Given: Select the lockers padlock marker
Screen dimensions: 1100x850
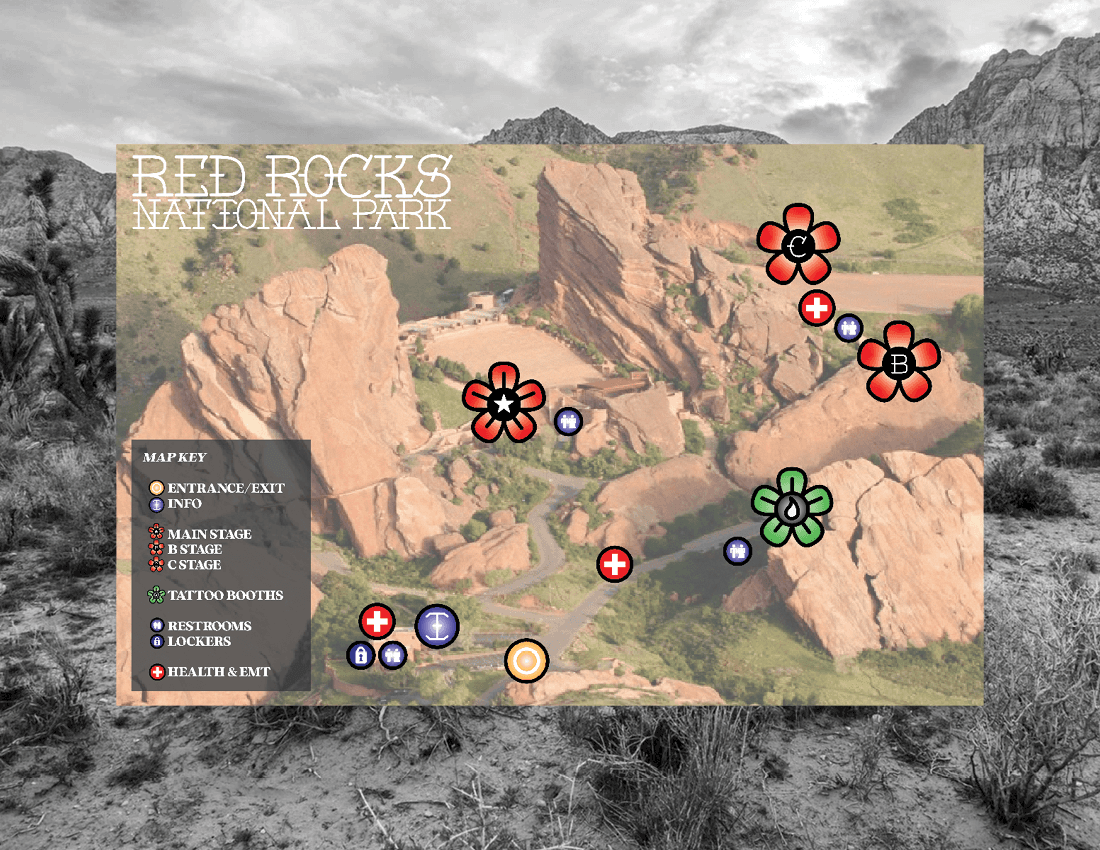Looking at the screenshot, I should click(360, 656).
